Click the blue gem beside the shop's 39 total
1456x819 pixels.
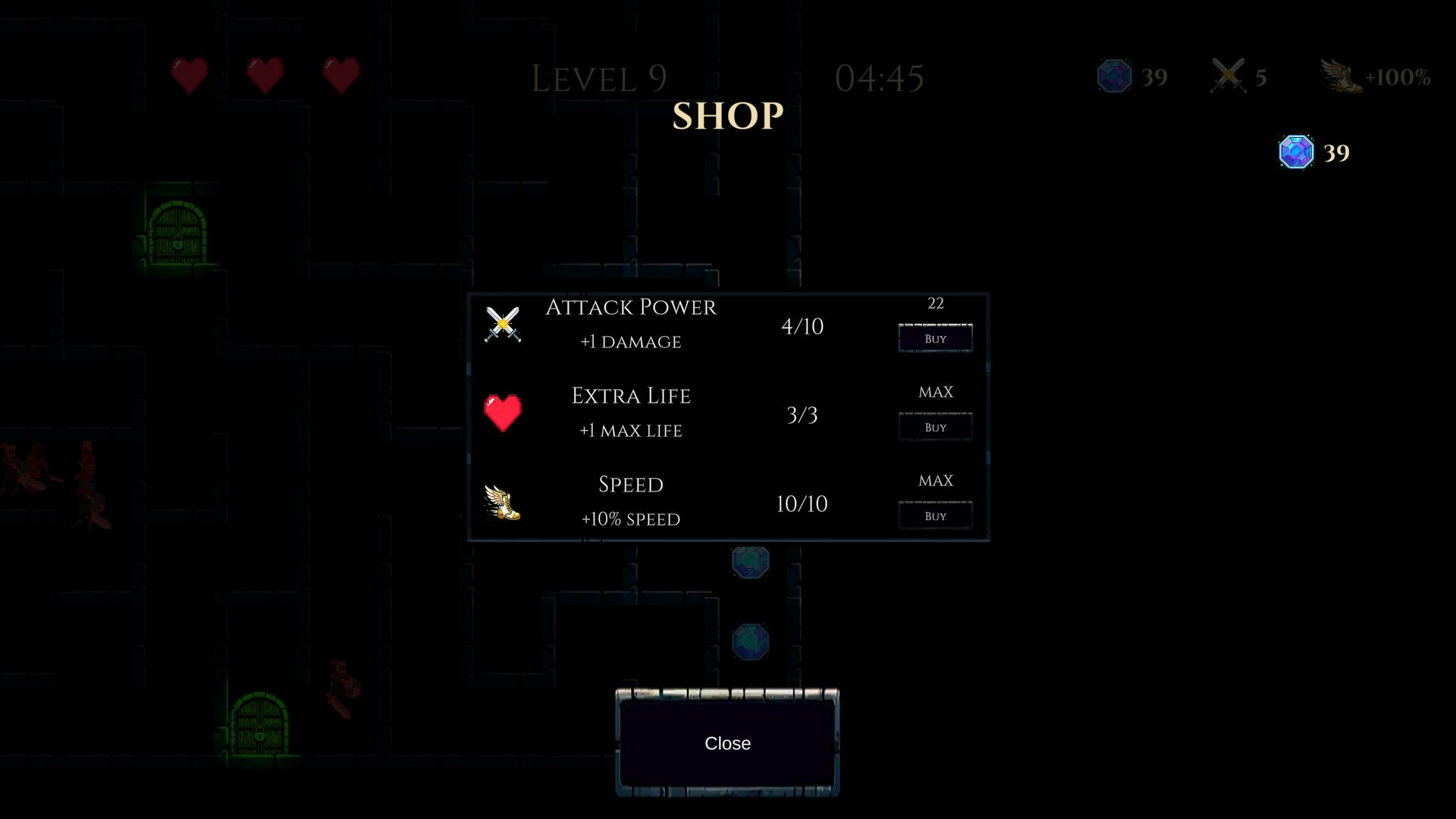point(1295,152)
